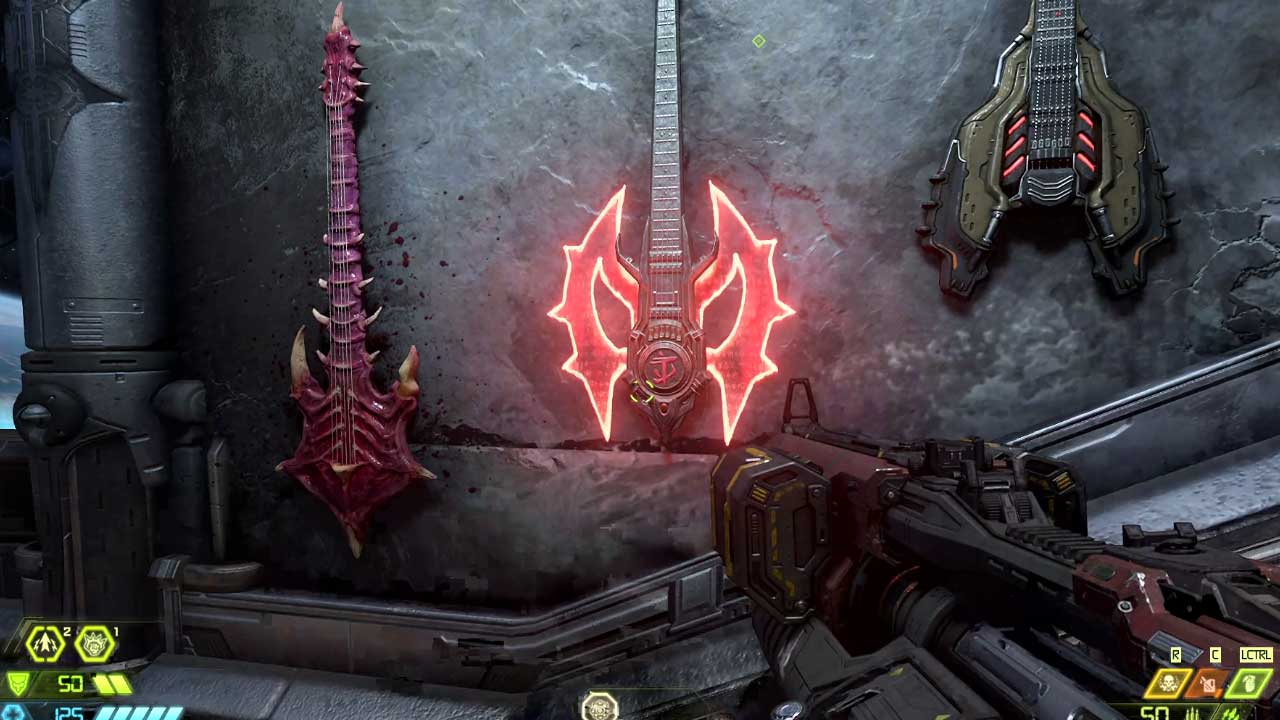This screenshot has height=720, width=1280.
Task: Use the frag grenade icon
Action: 1250,684
